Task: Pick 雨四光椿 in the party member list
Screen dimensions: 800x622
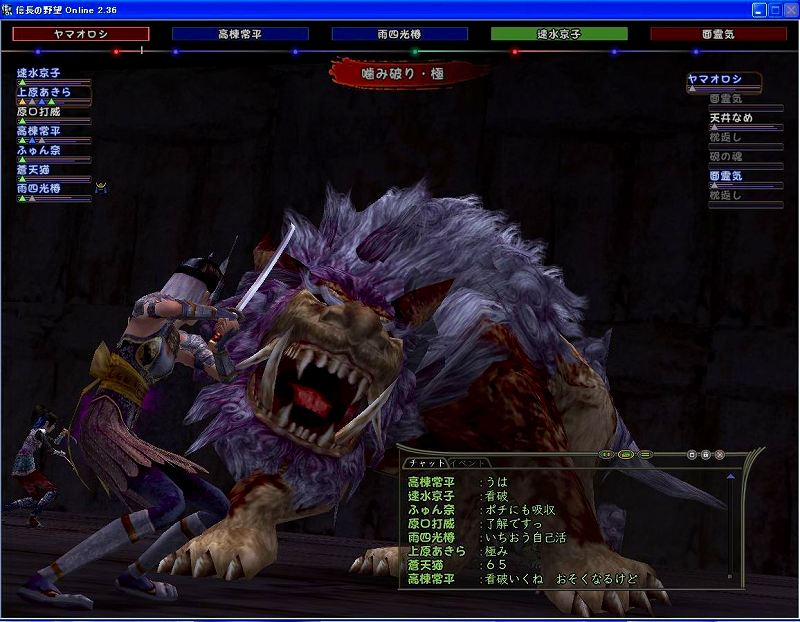Action: (39, 188)
